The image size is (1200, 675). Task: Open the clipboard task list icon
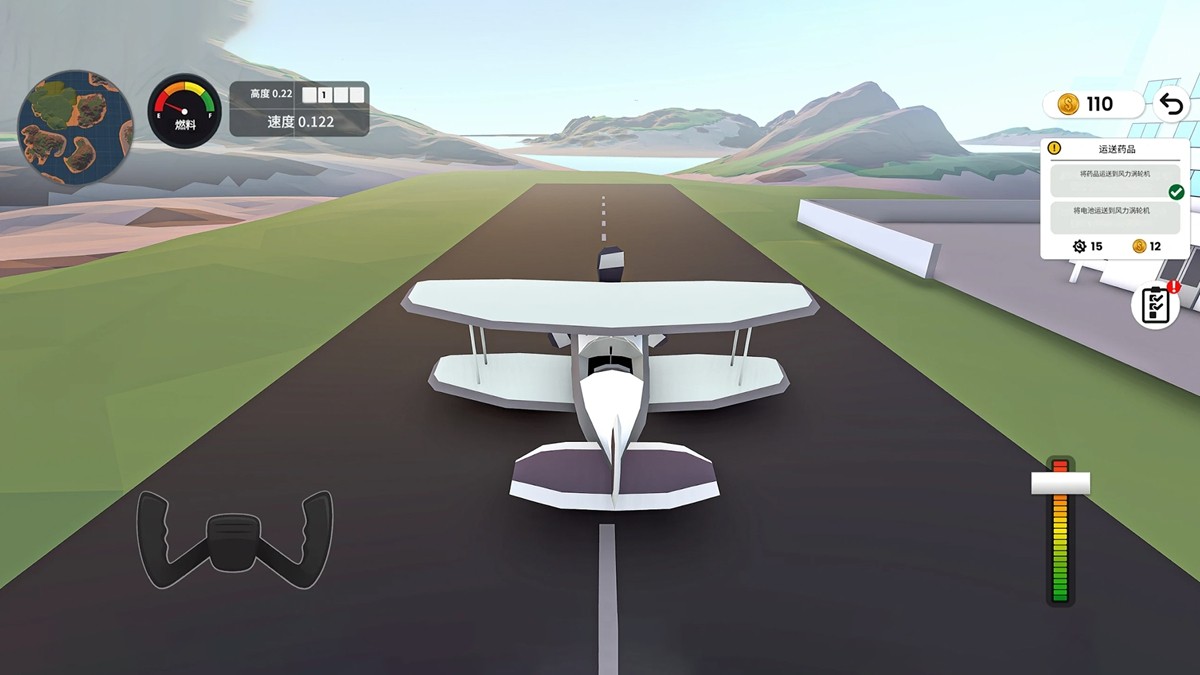pyautogui.click(x=1155, y=305)
